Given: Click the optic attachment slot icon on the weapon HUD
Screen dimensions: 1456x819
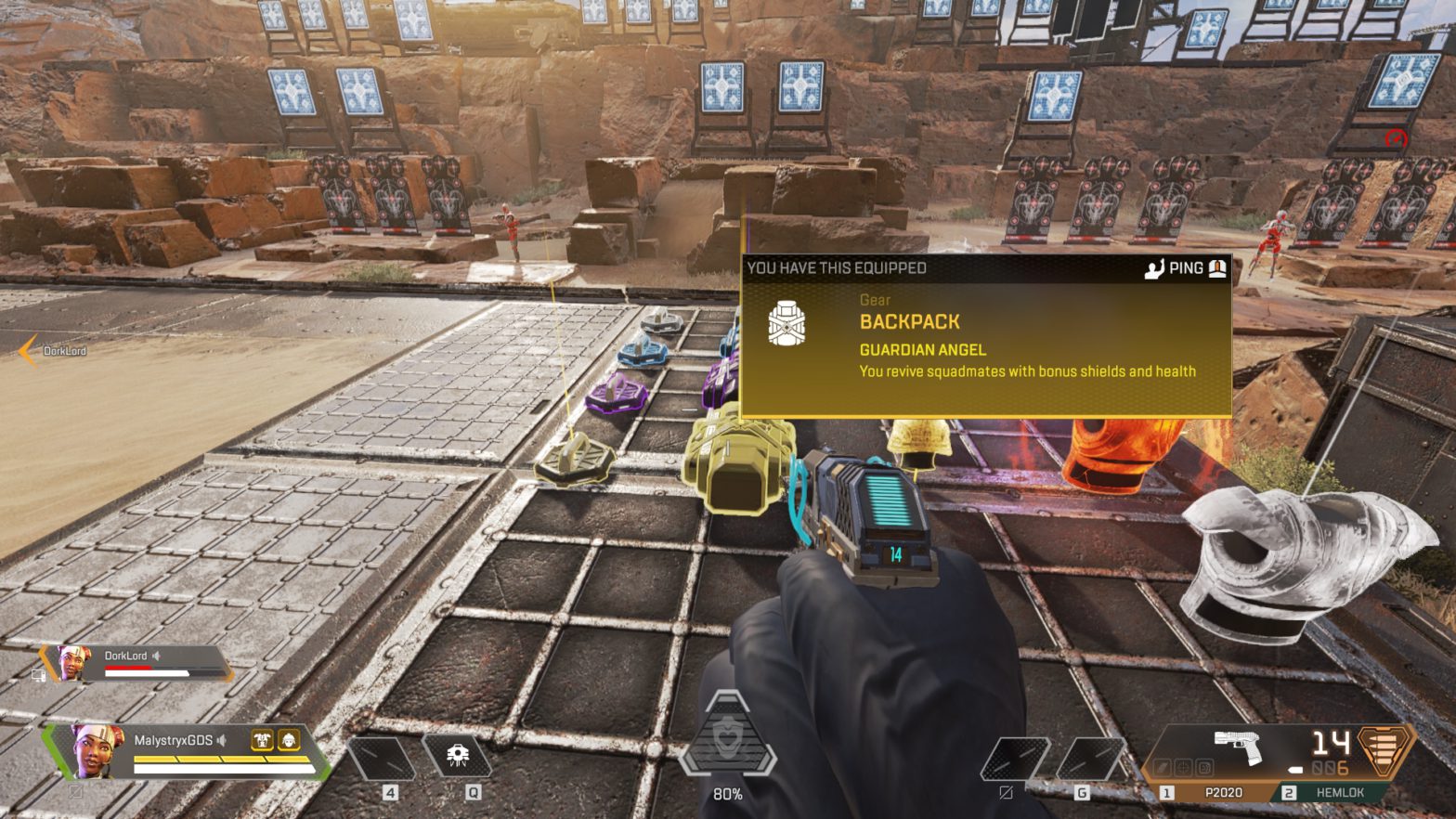Looking at the screenshot, I should [x=1184, y=767].
